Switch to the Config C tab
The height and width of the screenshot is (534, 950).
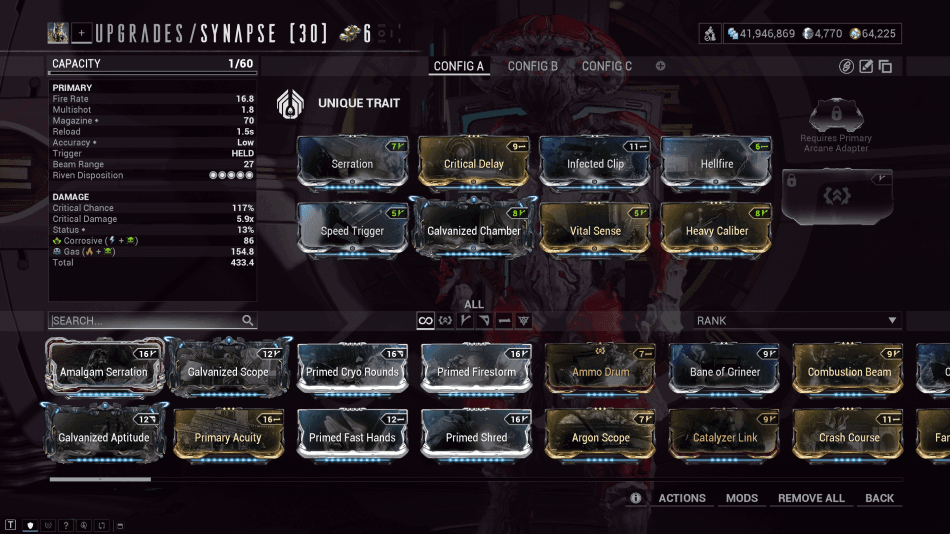point(607,66)
